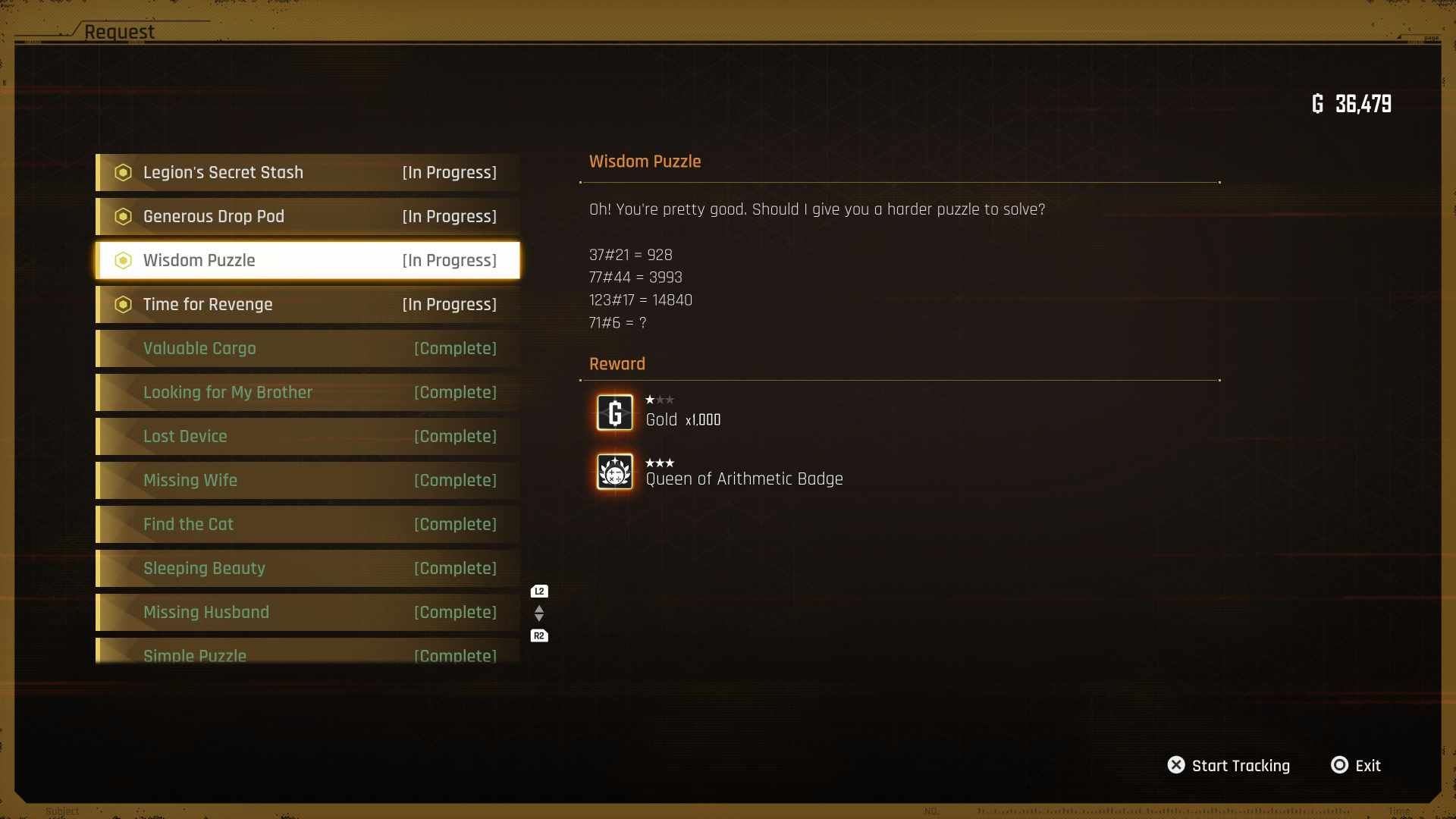Click the quest marker icon beside Legion's Secret Stash
This screenshot has width=1456, height=819.
tap(123, 172)
